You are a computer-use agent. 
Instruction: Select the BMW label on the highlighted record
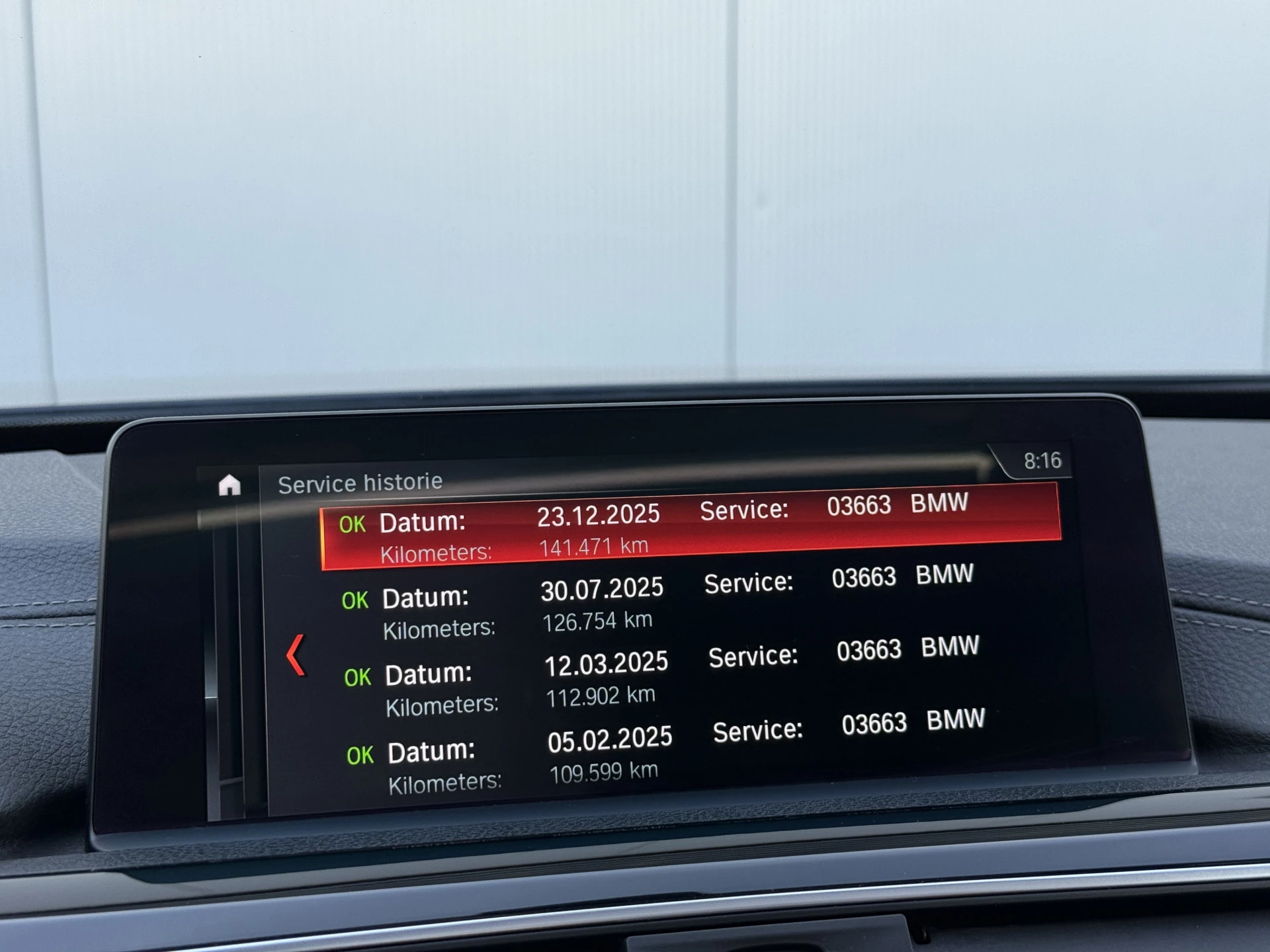pos(939,504)
